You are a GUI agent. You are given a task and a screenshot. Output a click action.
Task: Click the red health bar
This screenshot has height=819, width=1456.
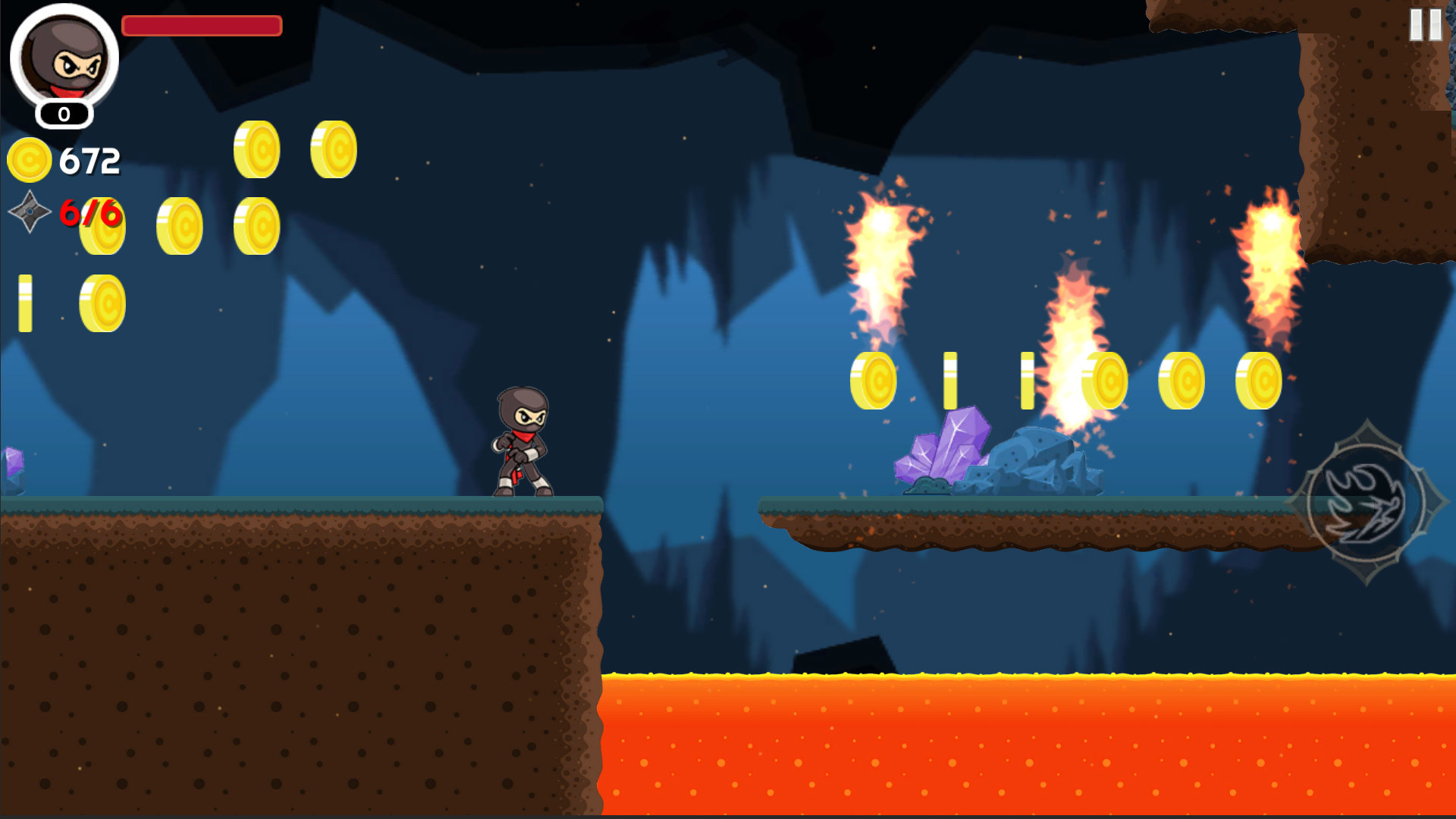[x=202, y=26]
